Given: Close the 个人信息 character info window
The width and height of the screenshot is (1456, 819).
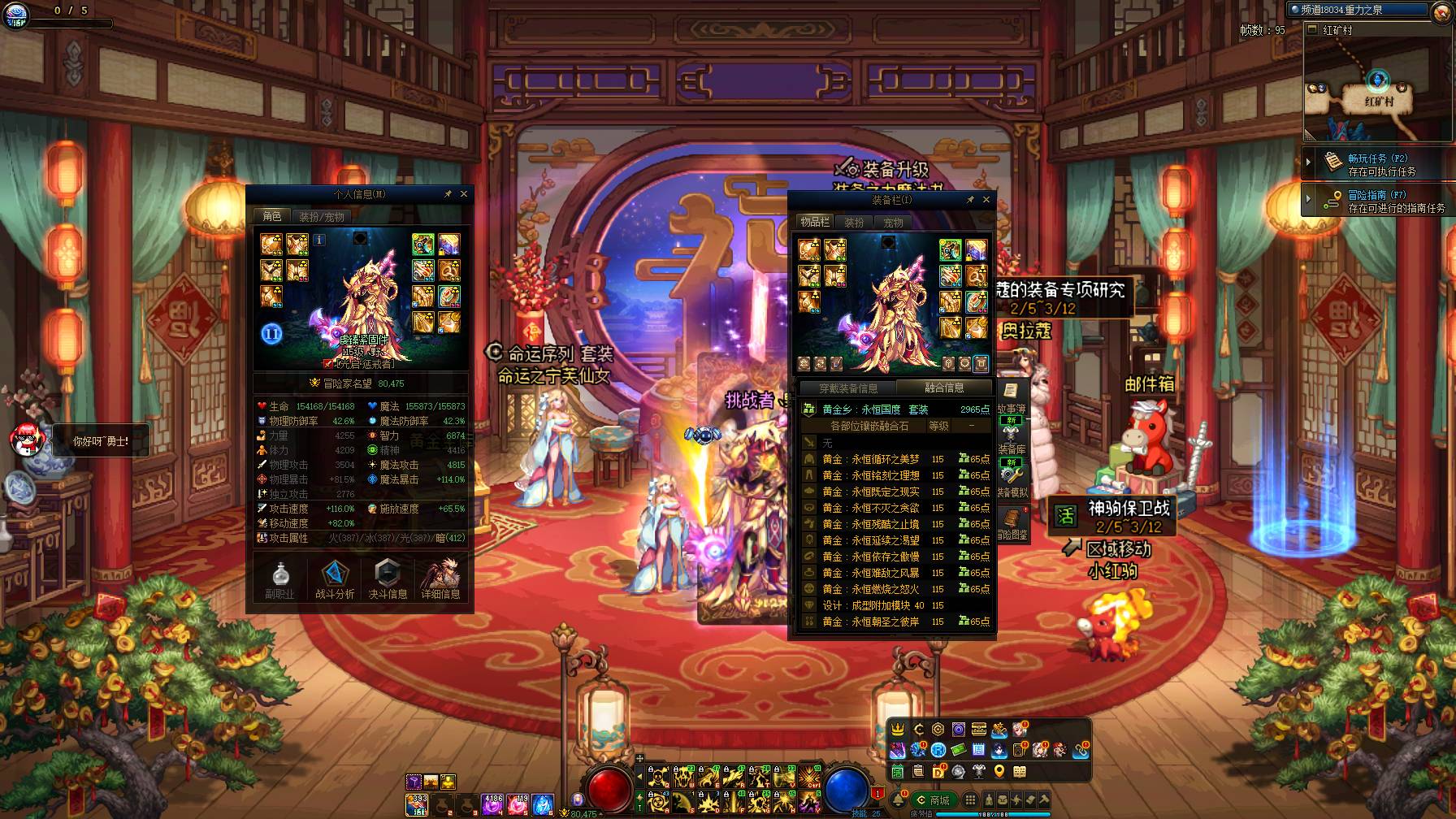Looking at the screenshot, I should point(464,194).
